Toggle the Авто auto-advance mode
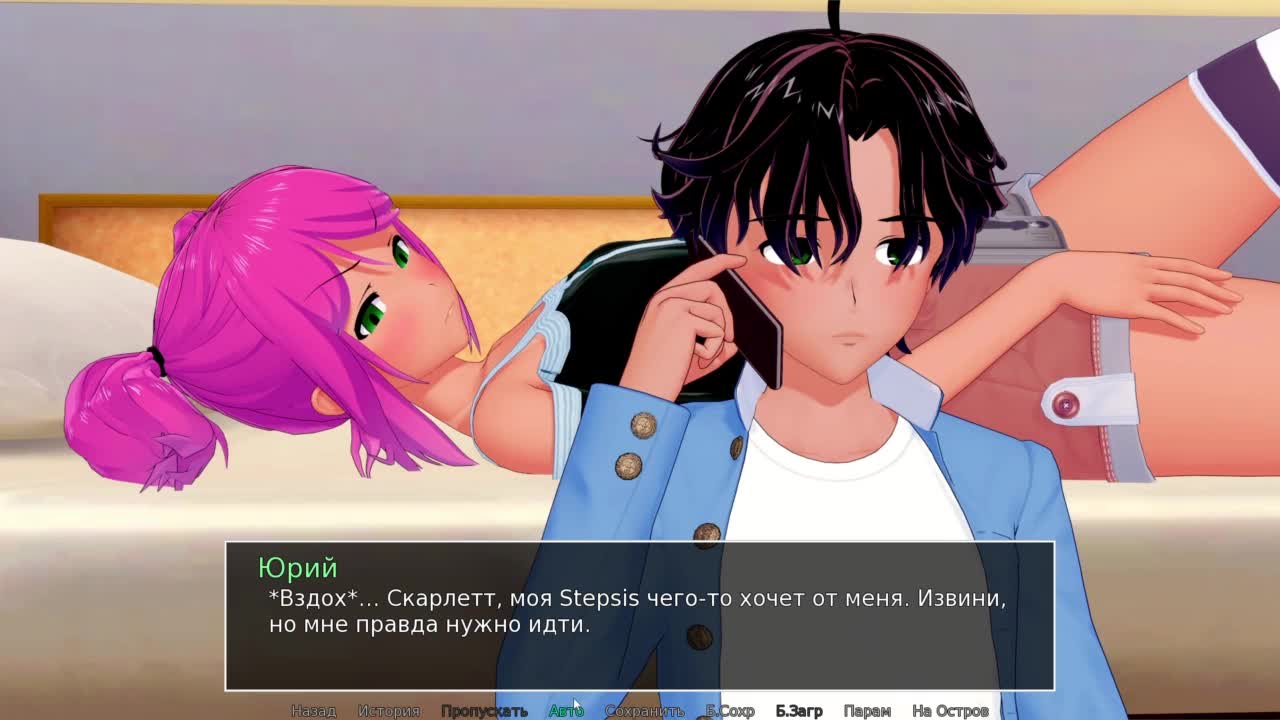The height and width of the screenshot is (720, 1280). click(x=565, y=711)
